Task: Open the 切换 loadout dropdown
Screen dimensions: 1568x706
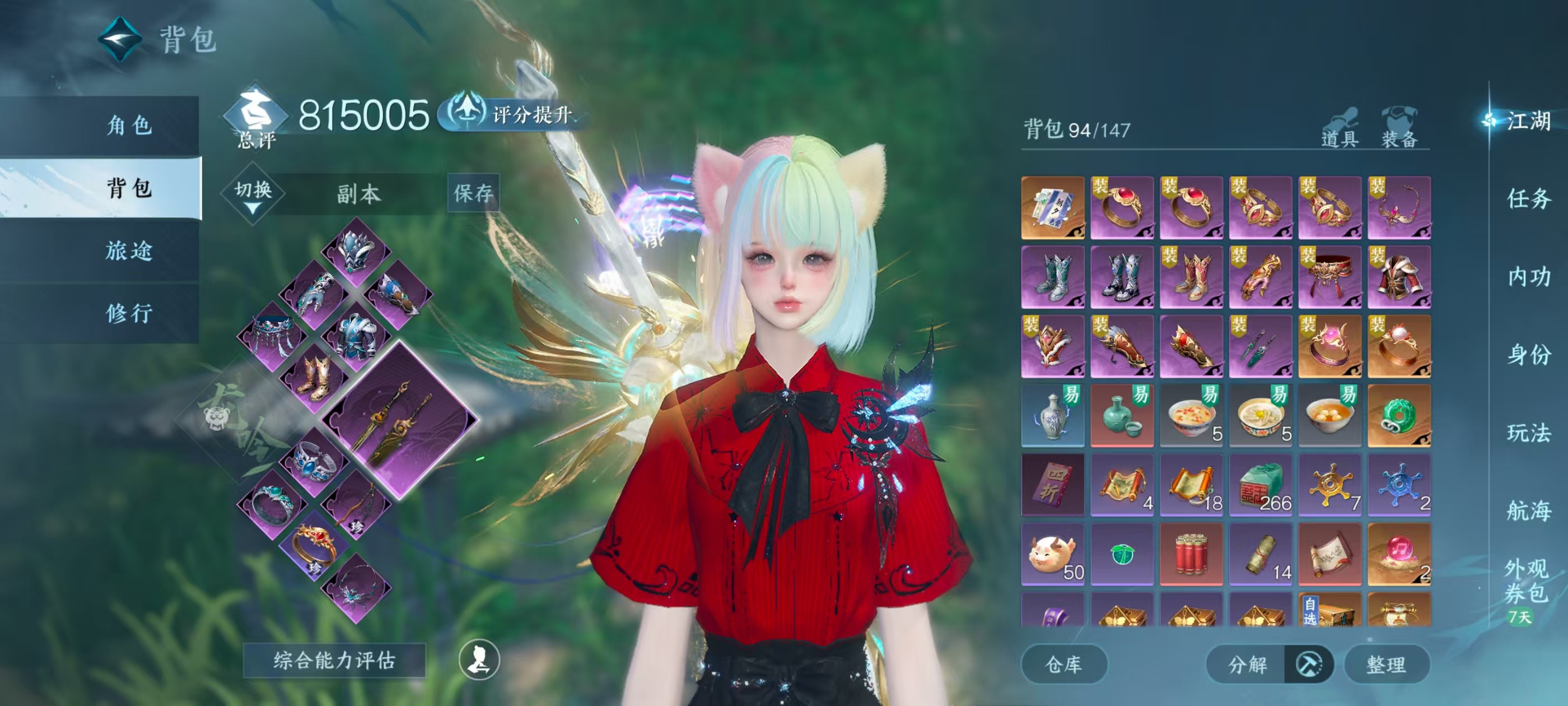Action: click(253, 195)
